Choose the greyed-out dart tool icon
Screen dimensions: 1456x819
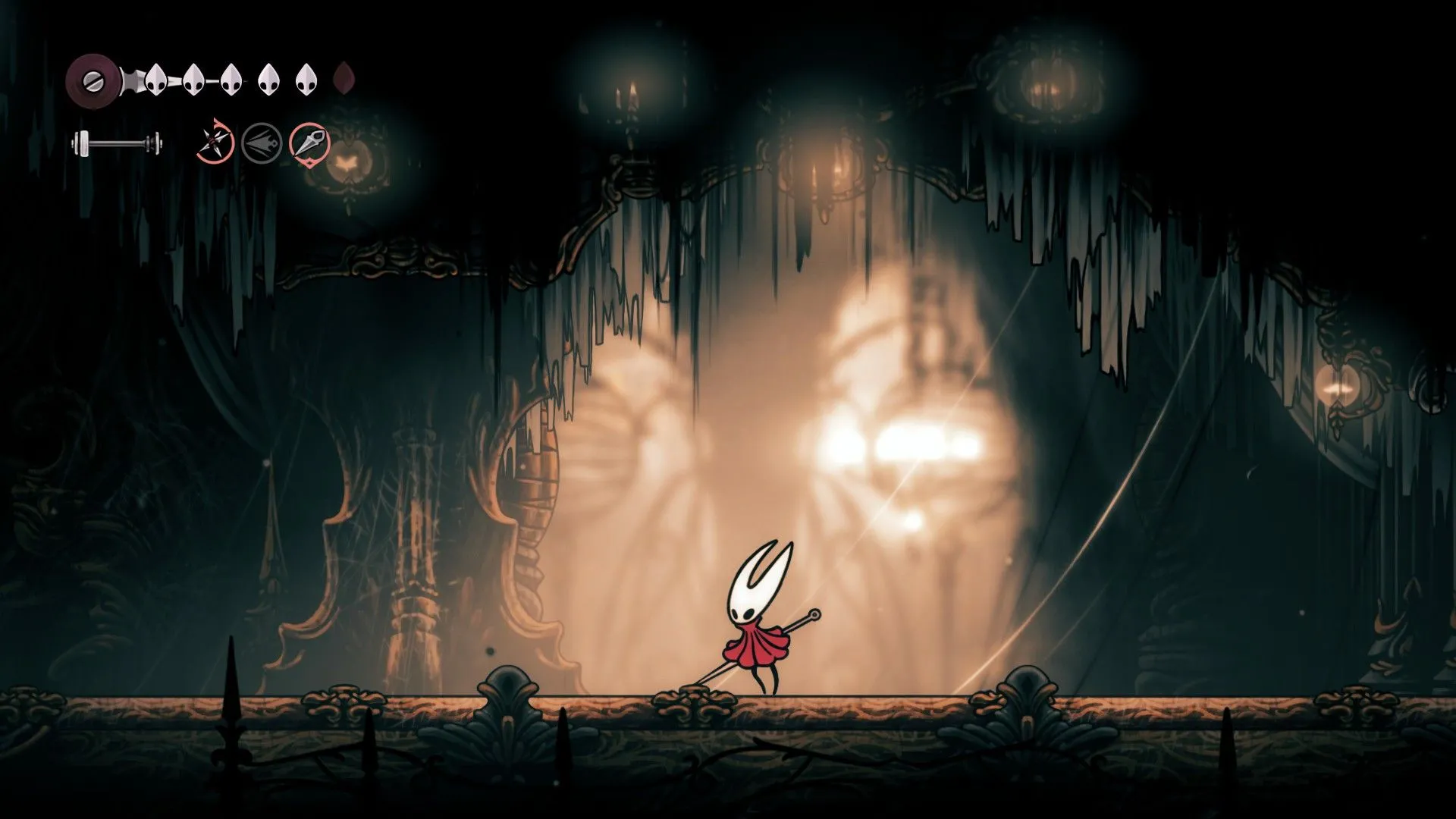(262, 142)
